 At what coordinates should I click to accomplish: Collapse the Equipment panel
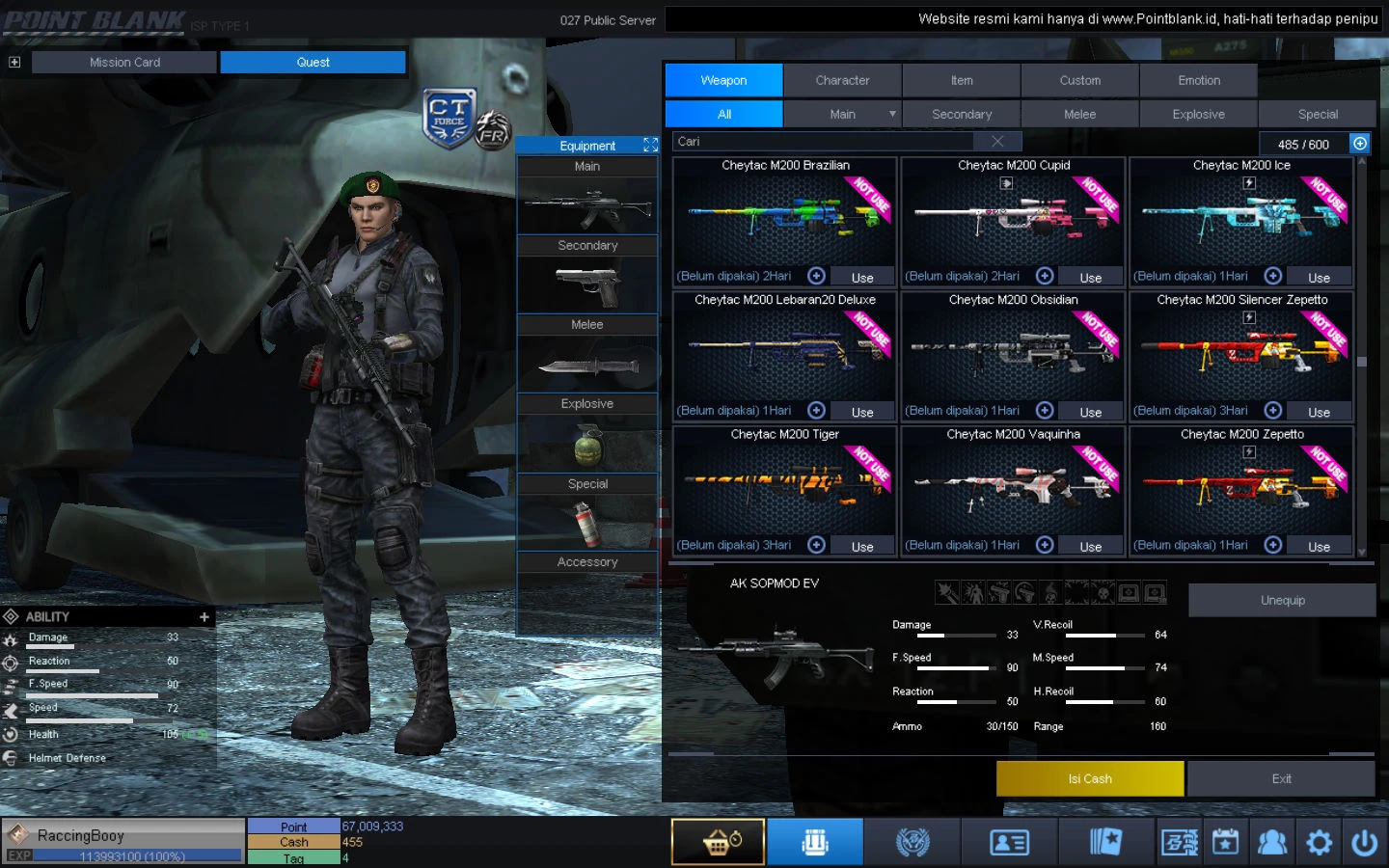(651, 145)
